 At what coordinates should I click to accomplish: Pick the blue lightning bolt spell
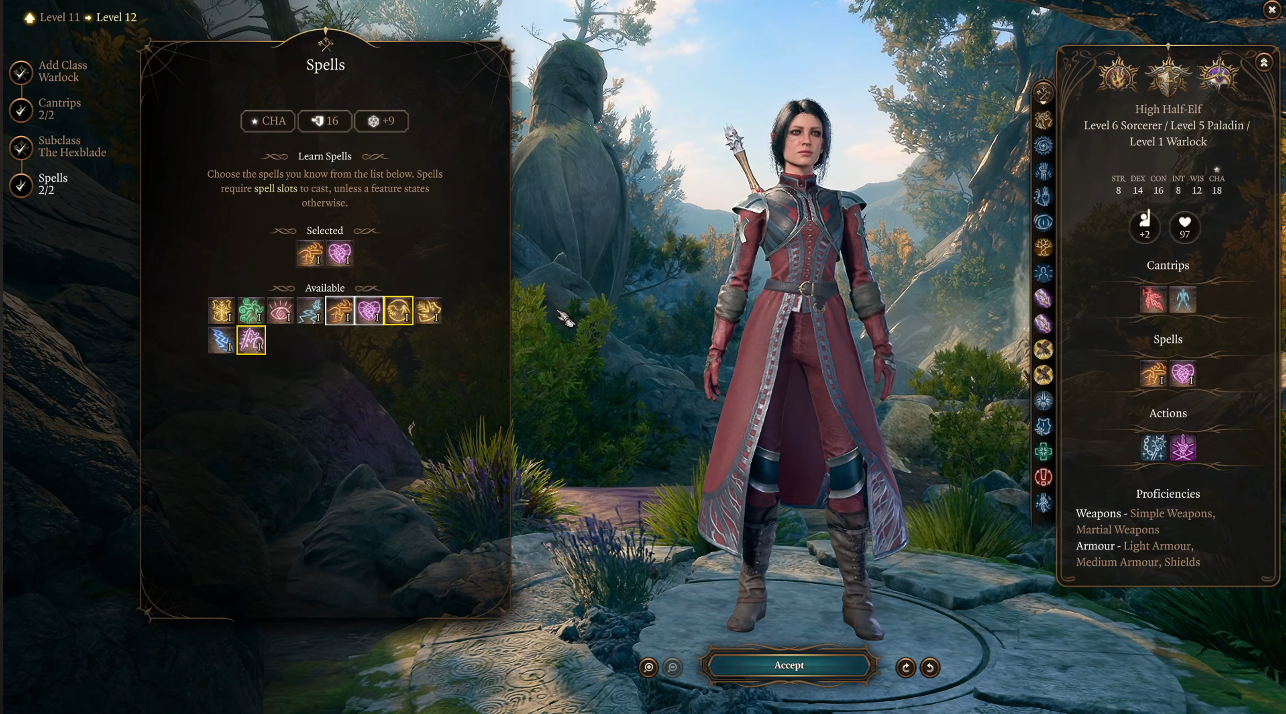tap(222, 341)
